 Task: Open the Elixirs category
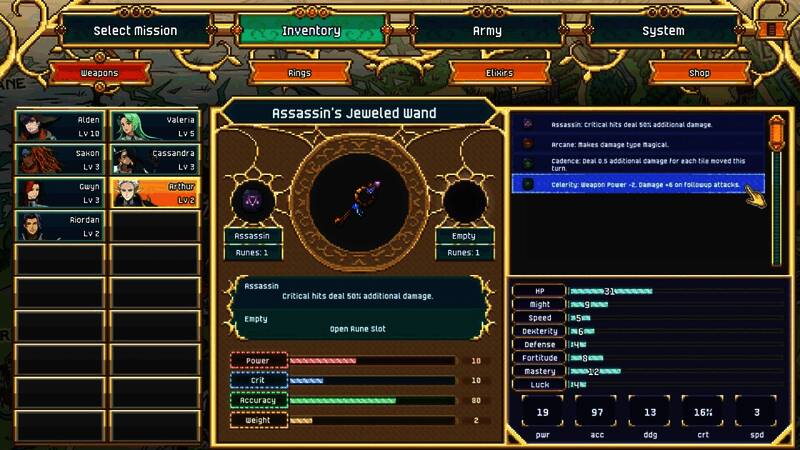[x=497, y=73]
